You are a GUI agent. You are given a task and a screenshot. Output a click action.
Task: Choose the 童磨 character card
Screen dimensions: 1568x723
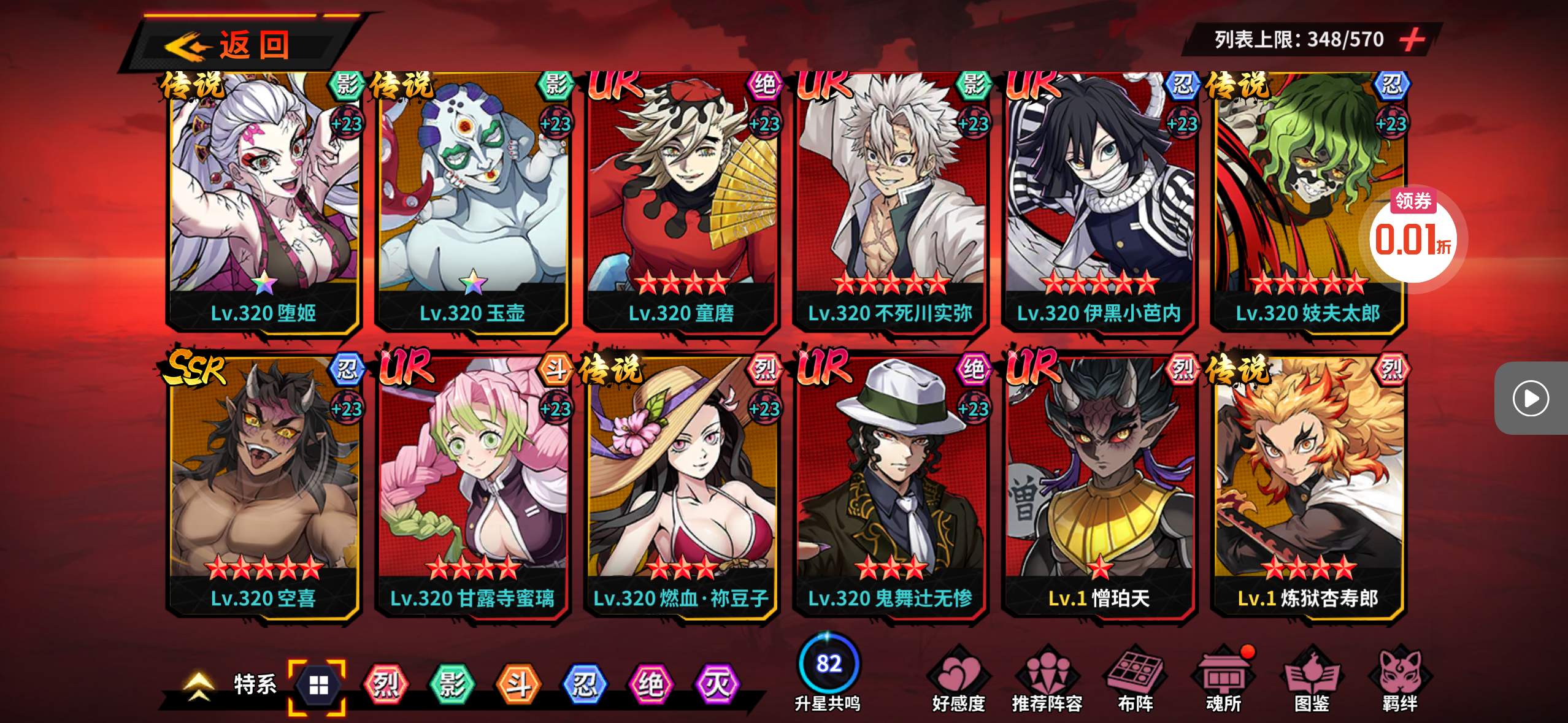pyautogui.click(x=681, y=202)
